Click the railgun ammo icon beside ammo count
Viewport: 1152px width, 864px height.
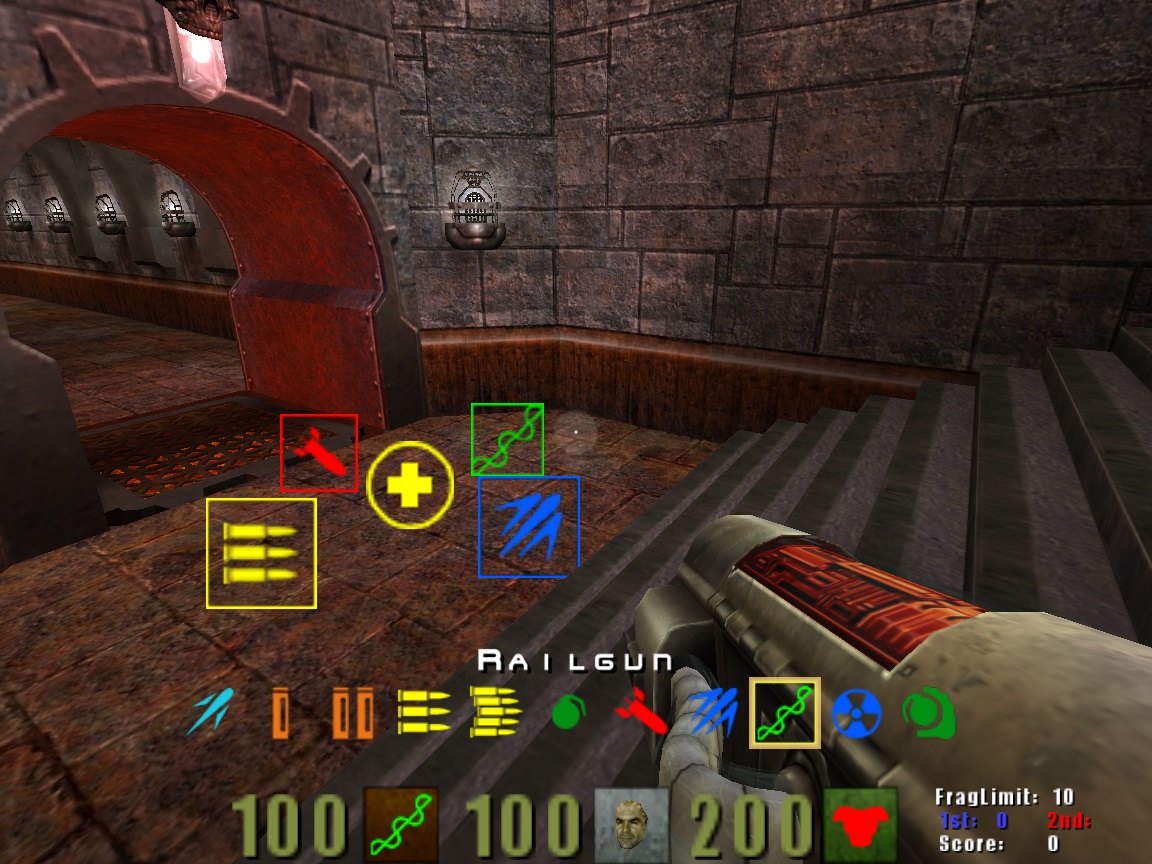click(400, 826)
